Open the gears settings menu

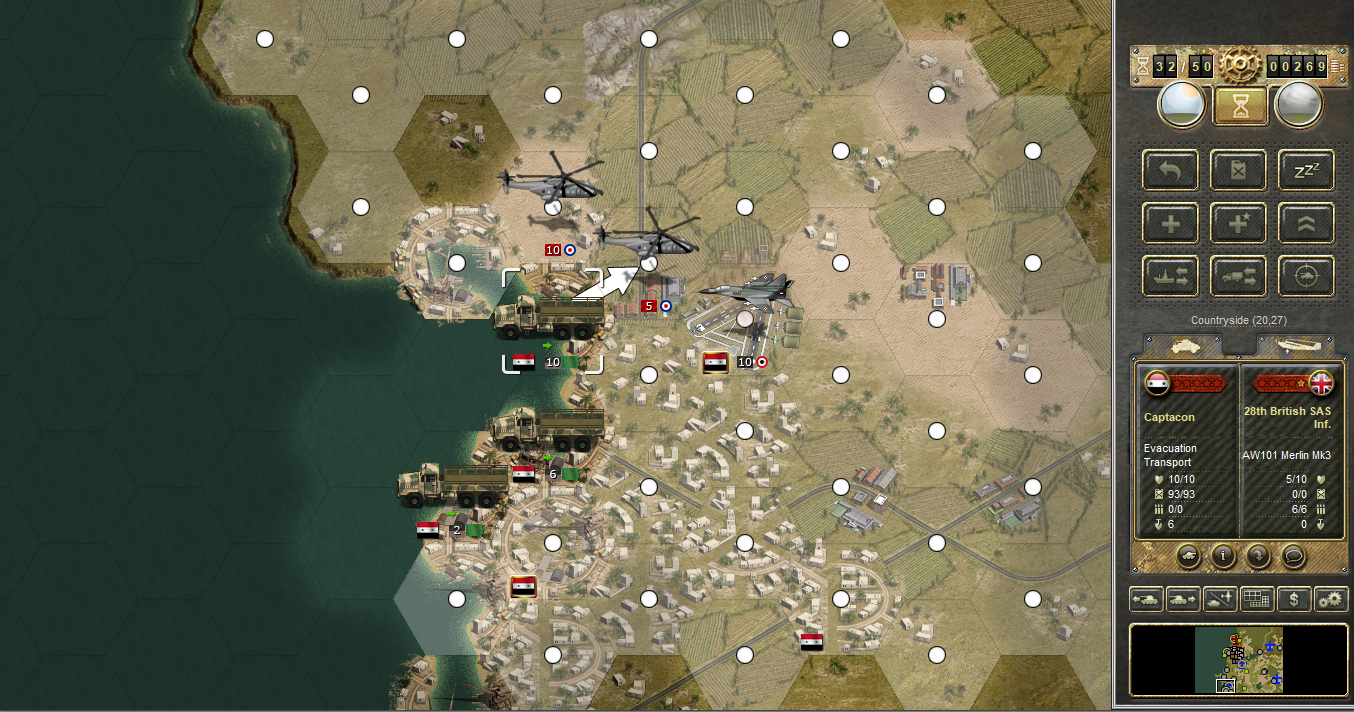[x=1331, y=599]
